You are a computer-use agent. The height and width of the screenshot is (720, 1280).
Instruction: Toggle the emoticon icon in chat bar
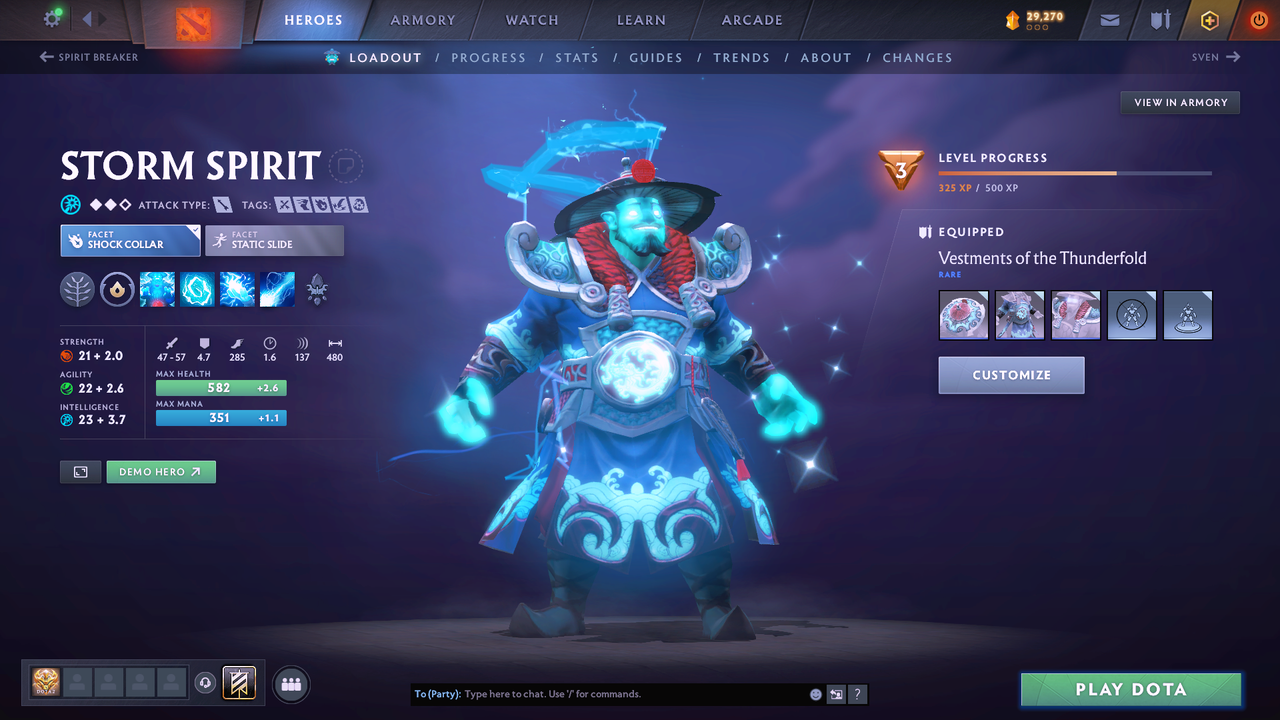click(x=815, y=693)
